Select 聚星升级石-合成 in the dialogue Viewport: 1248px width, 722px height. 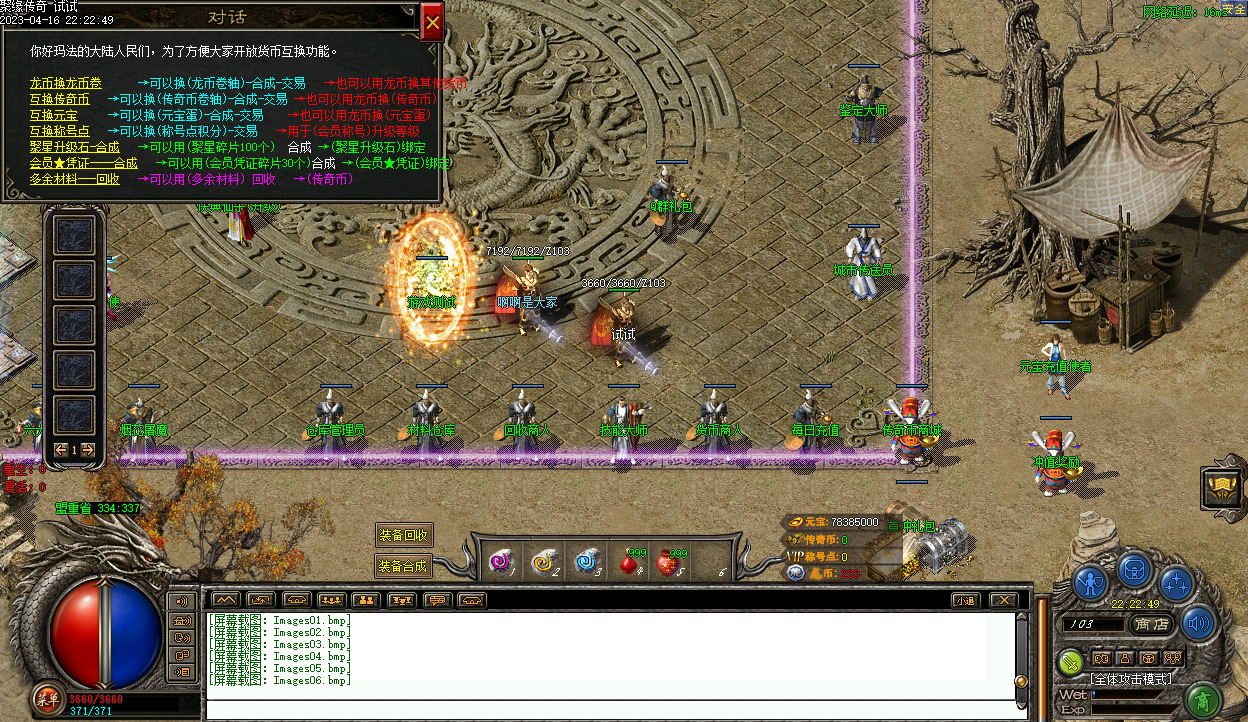tap(74, 147)
